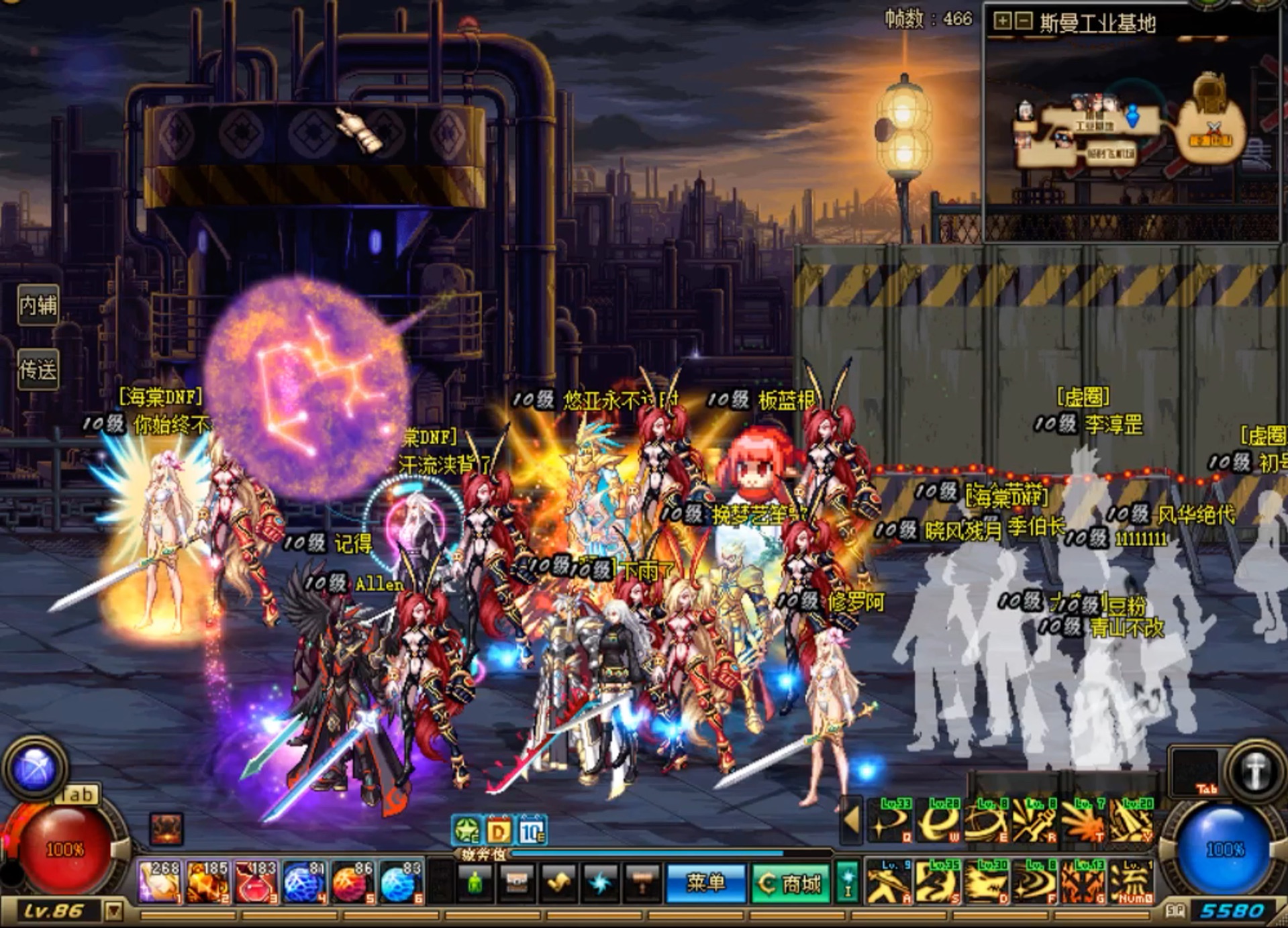Open the 菜单 menu button
The height and width of the screenshot is (928, 1288).
705,883
